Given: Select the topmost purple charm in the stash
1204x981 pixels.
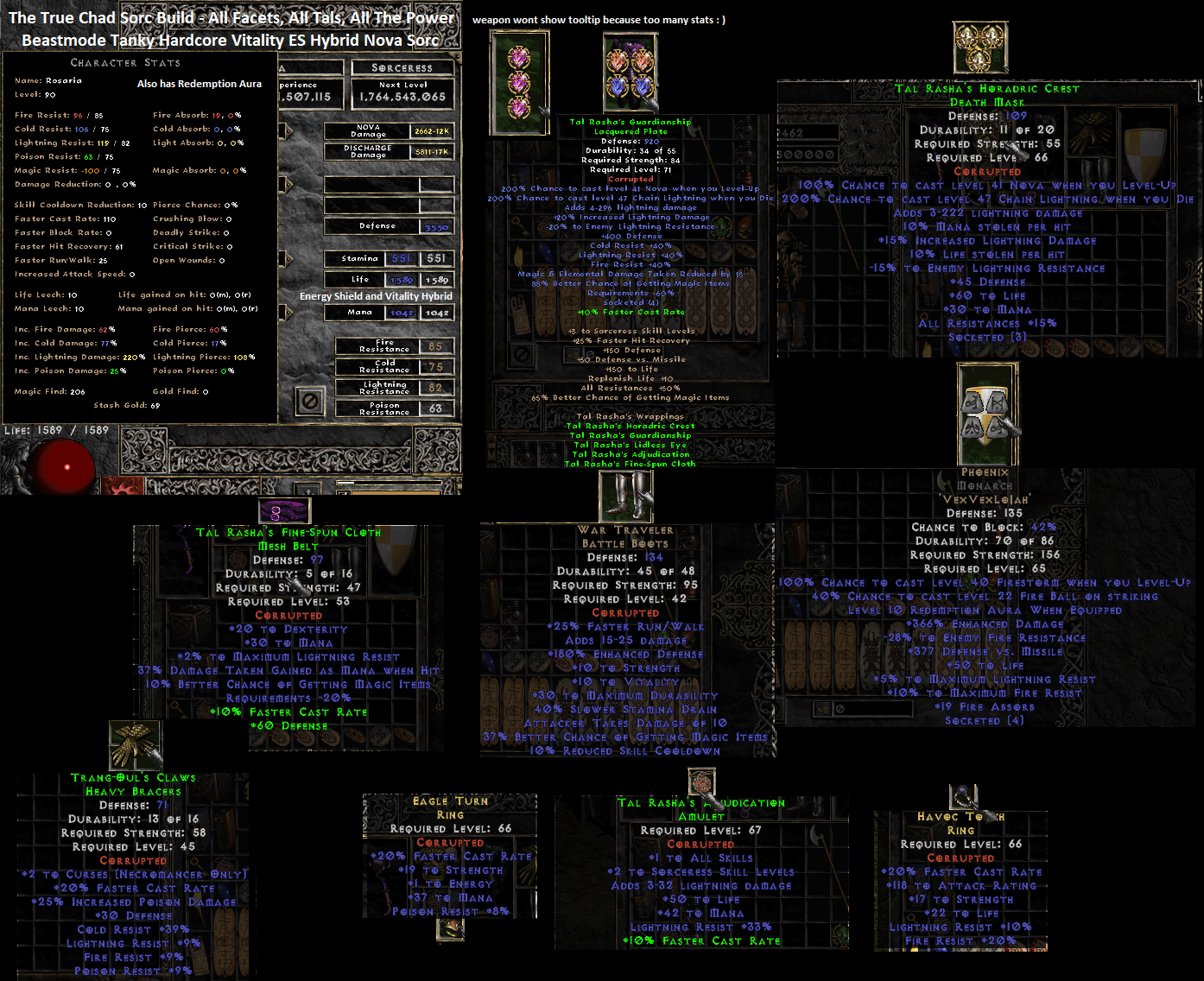Looking at the screenshot, I should pyautogui.click(x=518, y=56).
